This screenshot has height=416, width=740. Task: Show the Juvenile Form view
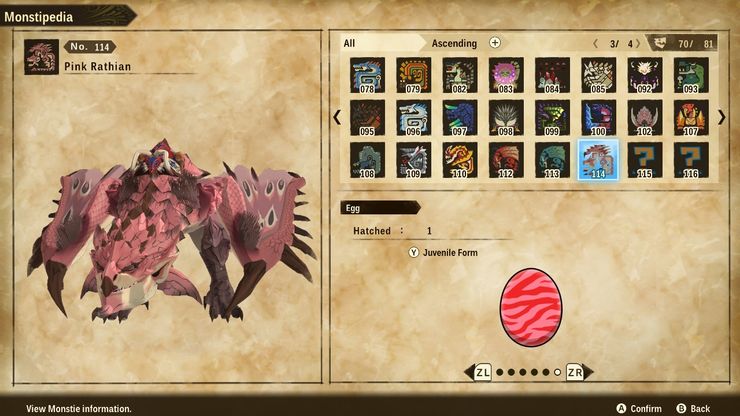443,253
